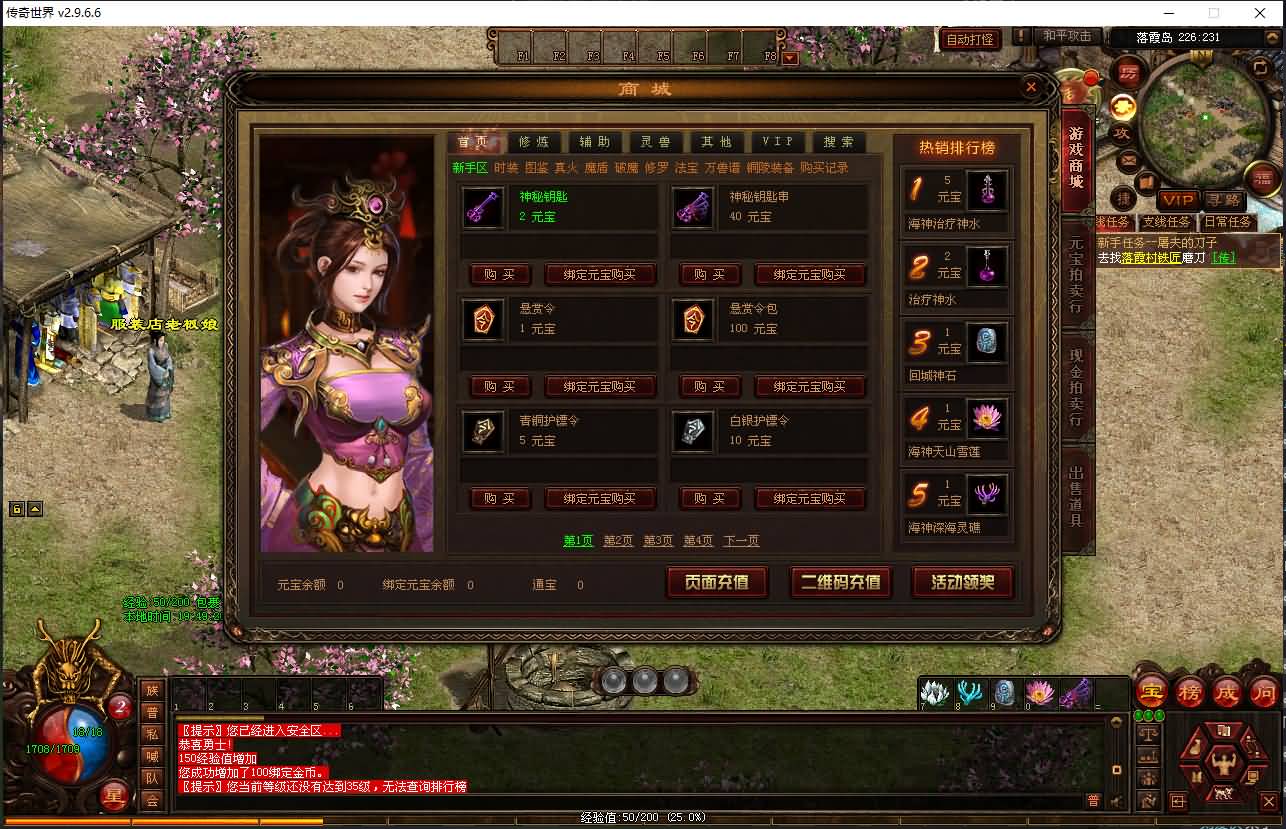Open the rankings (榜) panel
This screenshot has width=1286, height=829.
[x=1189, y=691]
